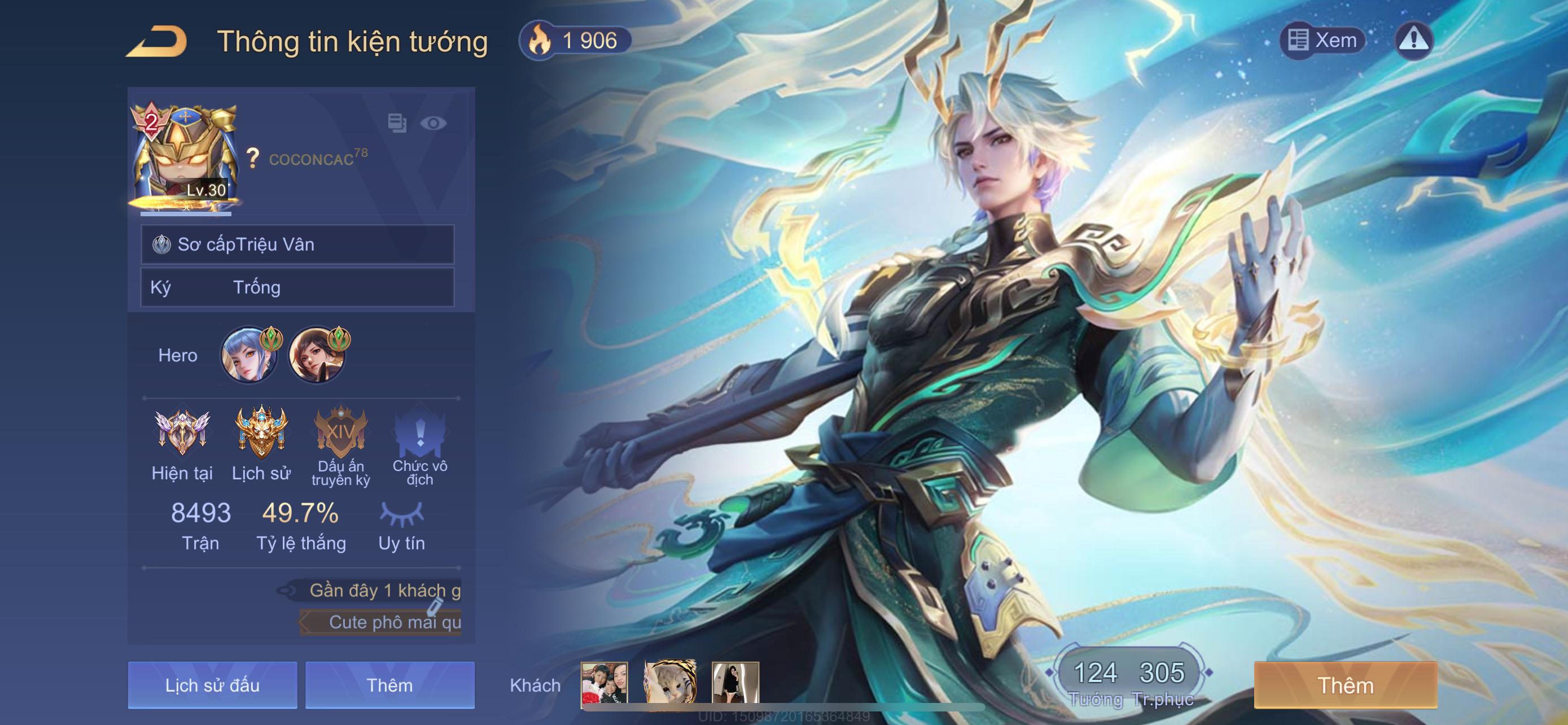
Task: View the 124 Tướng 305 Tr.phục collection
Action: click(x=1130, y=680)
